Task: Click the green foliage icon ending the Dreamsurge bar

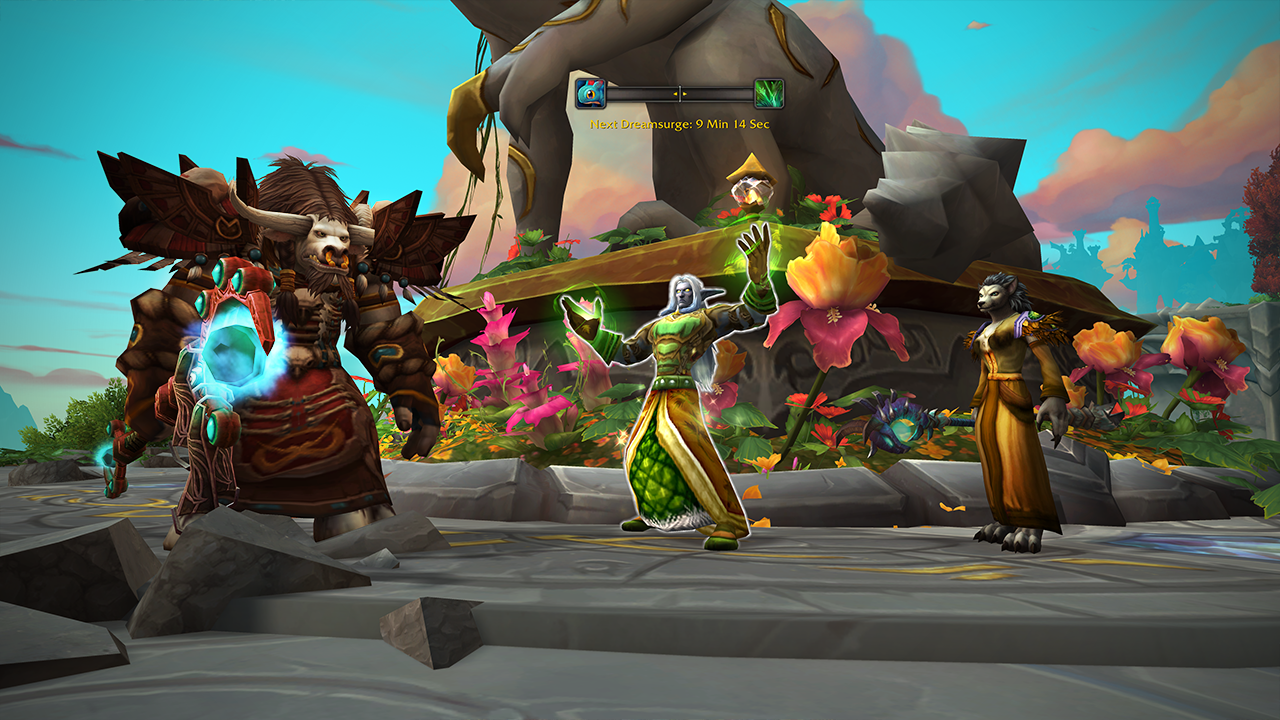Action: tap(767, 93)
